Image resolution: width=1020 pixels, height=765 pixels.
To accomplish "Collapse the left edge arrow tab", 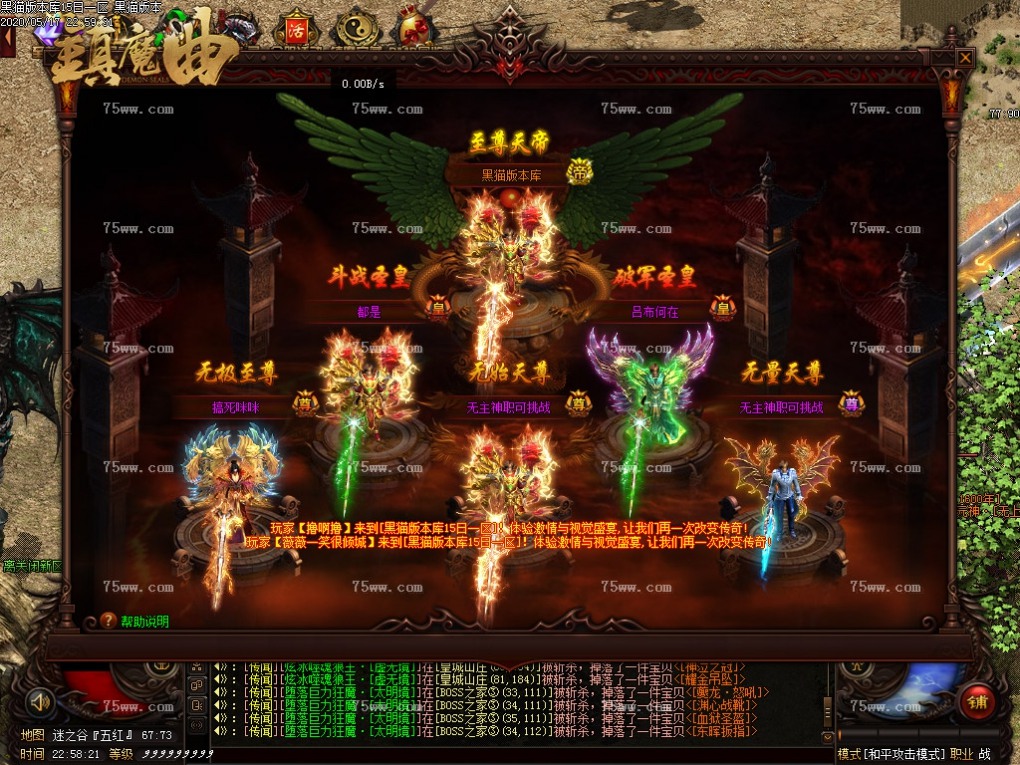I will click(x=7, y=41).
